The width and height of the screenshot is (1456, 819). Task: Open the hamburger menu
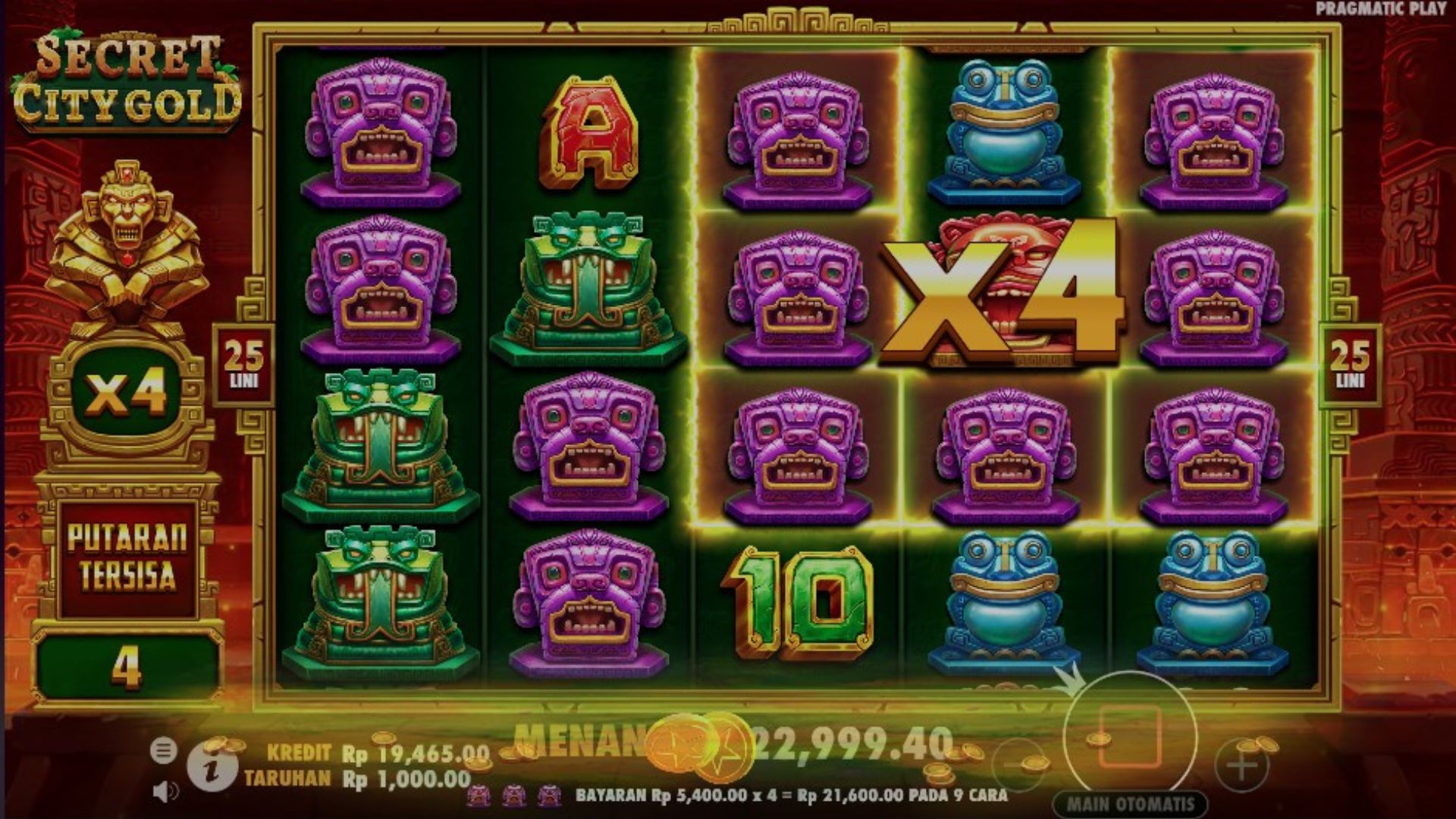[162, 751]
